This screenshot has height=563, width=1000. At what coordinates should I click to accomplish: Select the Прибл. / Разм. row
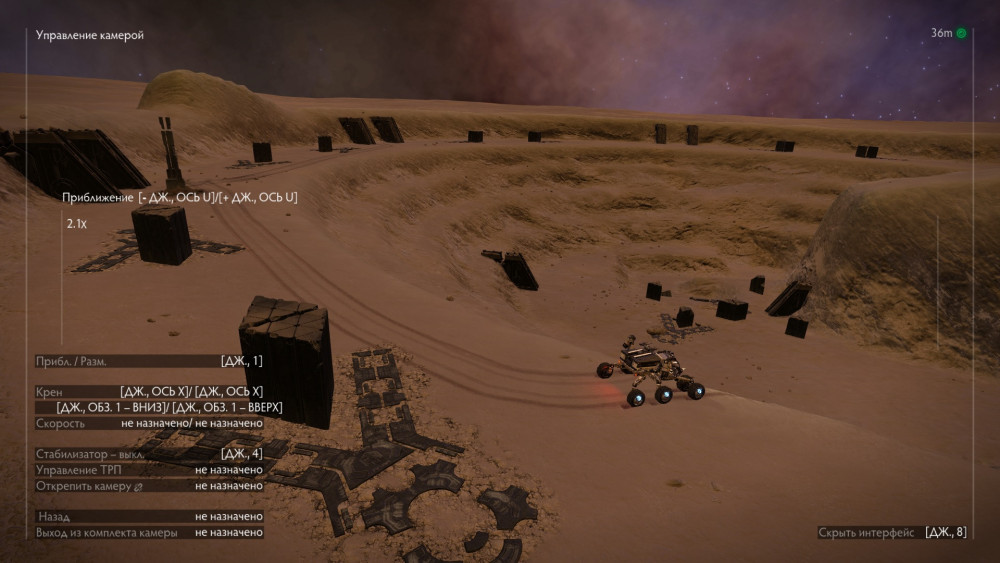148,361
